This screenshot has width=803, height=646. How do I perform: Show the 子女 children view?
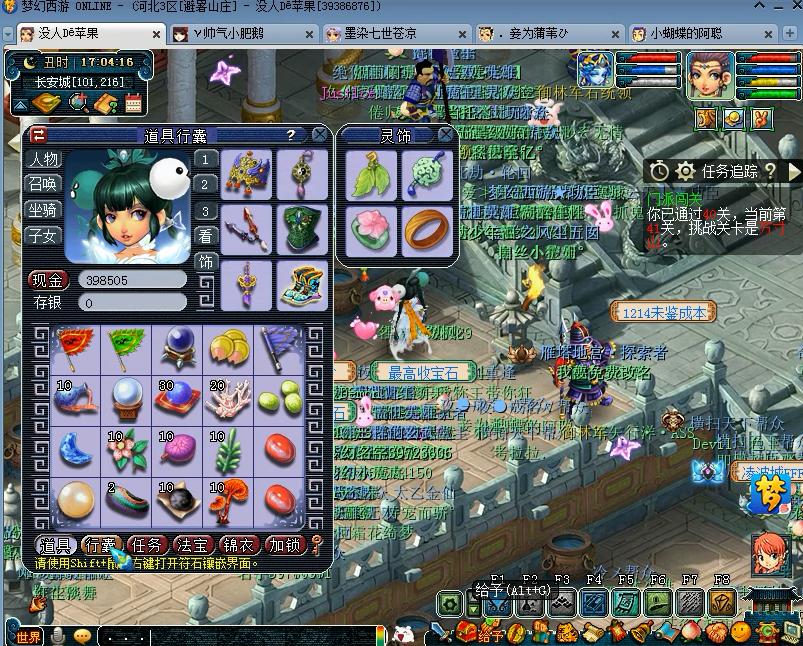(x=43, y=236)
